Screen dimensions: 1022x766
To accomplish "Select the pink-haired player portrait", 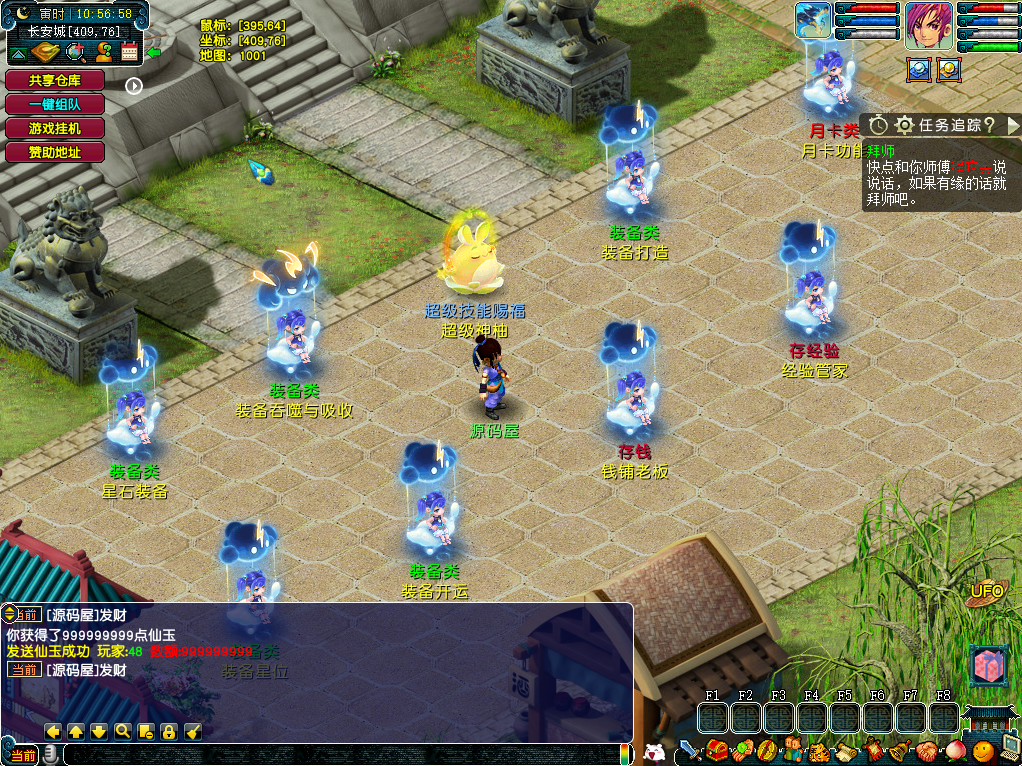I will pyautogui.click(x=928, y=25).
